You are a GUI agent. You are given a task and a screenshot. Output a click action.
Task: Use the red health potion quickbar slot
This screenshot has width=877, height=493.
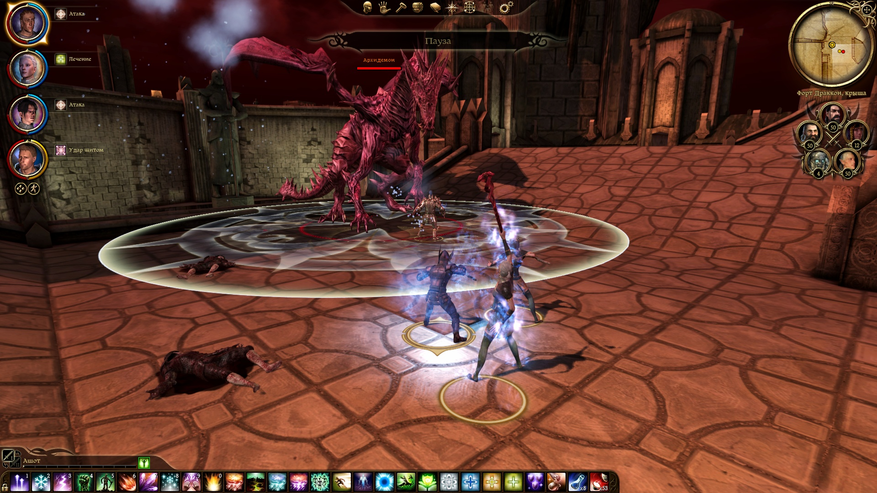[x=600, y=482]
